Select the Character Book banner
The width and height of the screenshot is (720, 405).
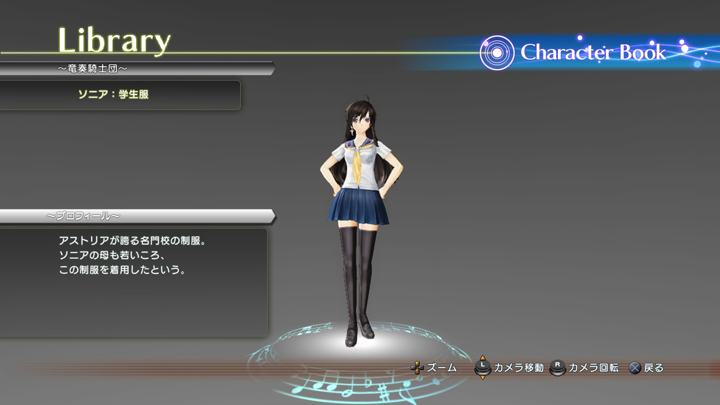[590, 53]
